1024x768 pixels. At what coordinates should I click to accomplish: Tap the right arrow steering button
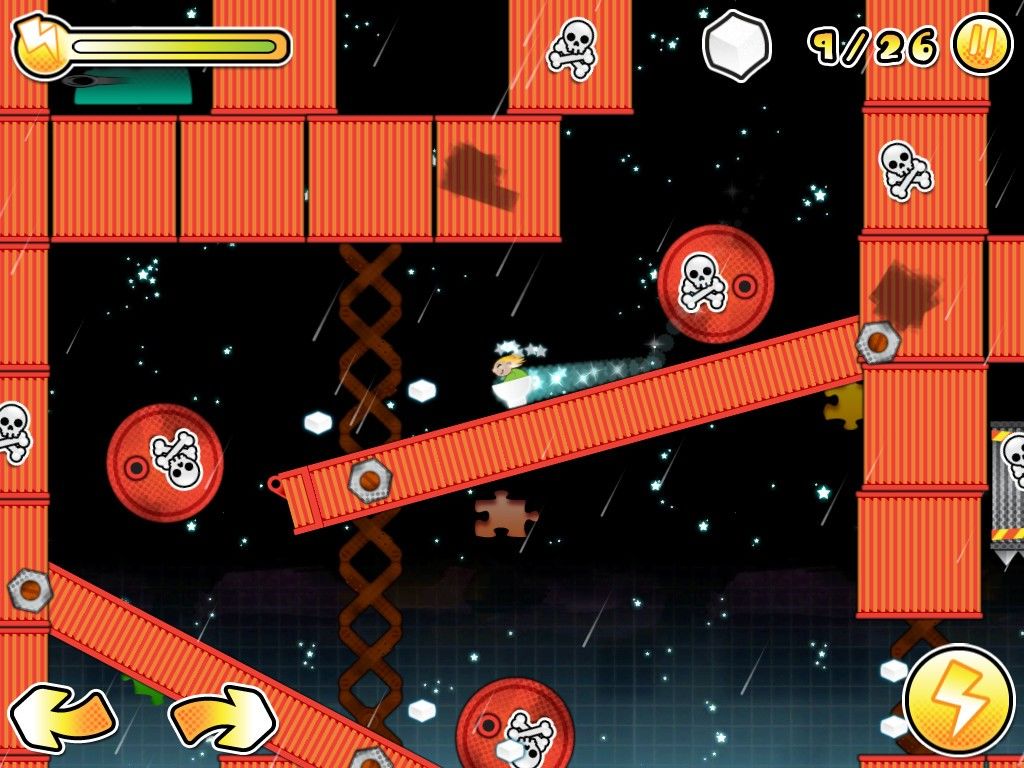[x=222, y=716]
